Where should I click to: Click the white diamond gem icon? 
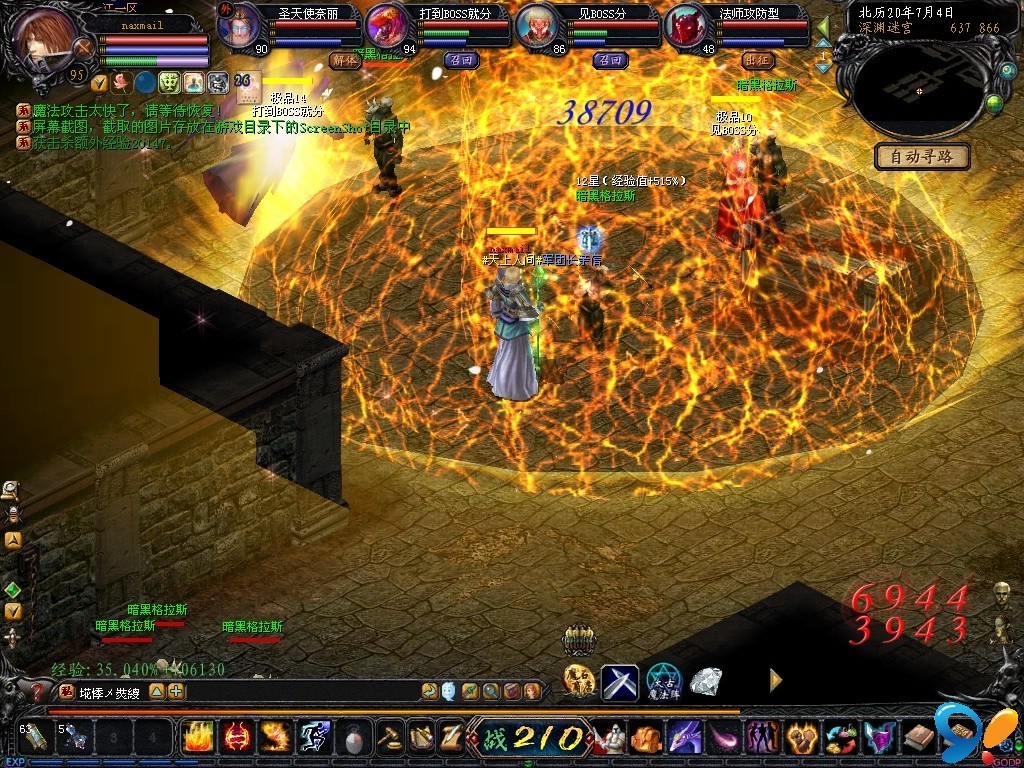coord(706,682)
